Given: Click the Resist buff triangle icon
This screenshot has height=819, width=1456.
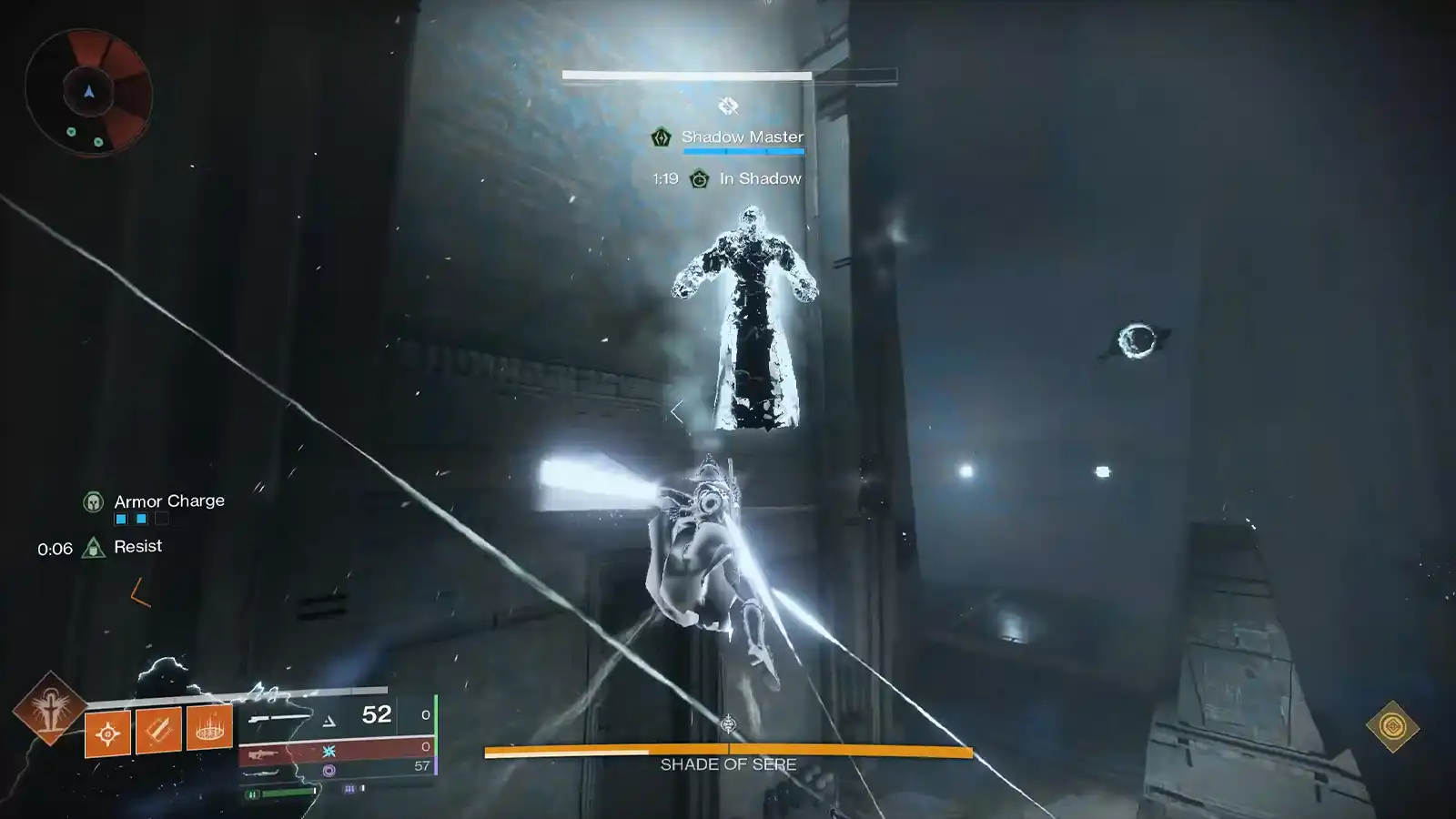Looking at the screenshot, I should (92, 547).
